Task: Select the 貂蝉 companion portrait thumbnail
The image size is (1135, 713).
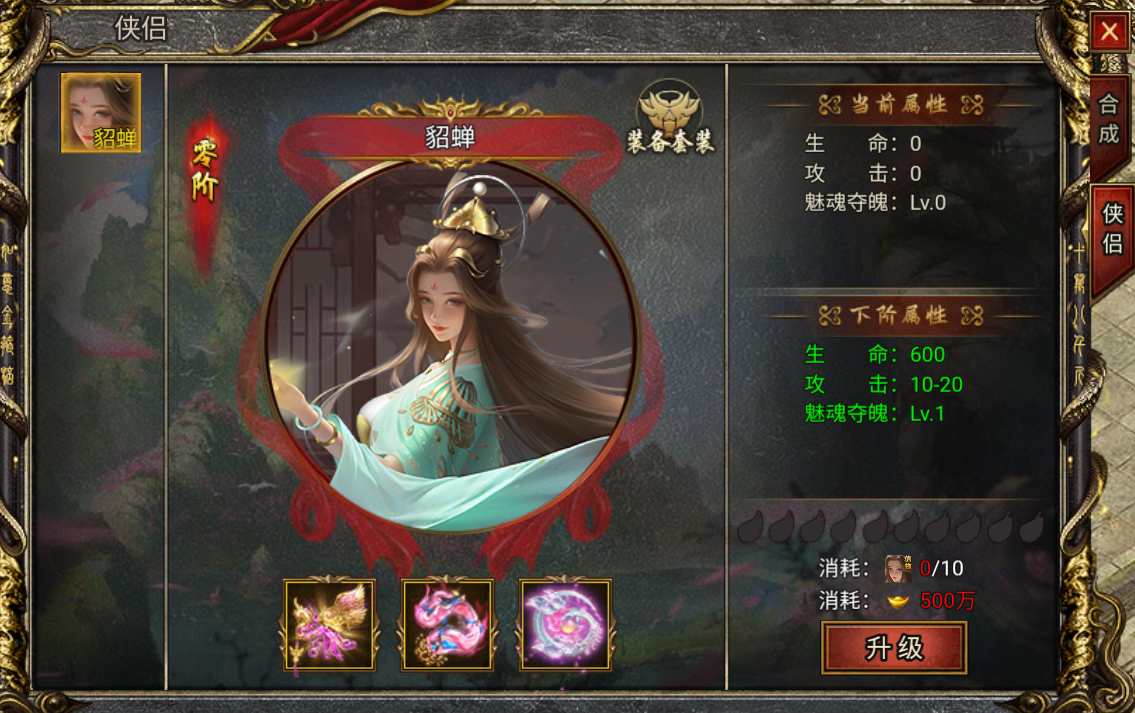Action: (101, 113)
